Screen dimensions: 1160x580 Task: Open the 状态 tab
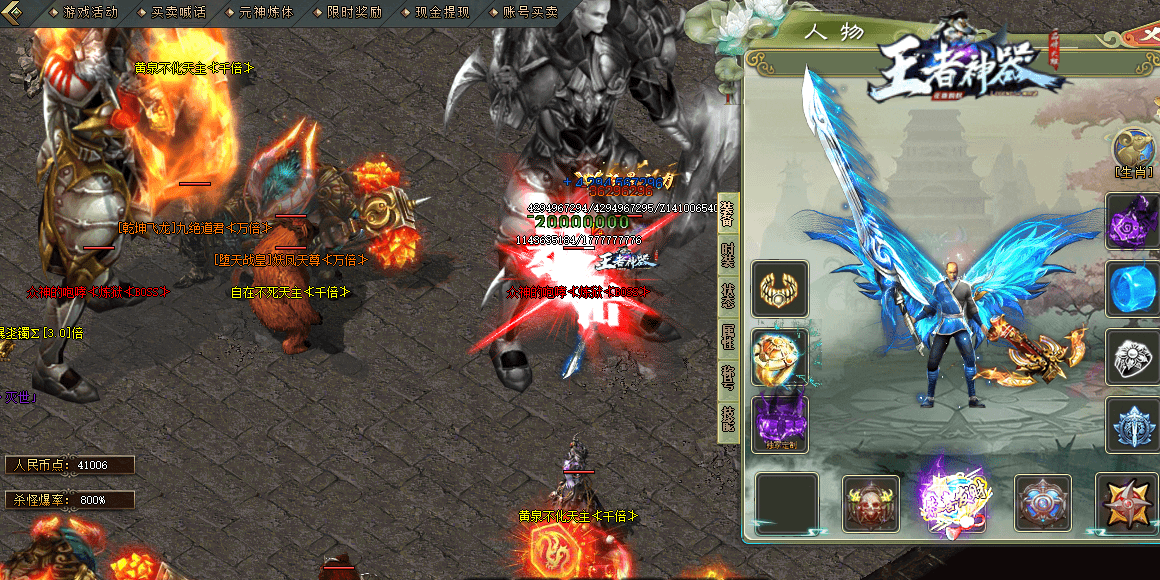pyautogui.click(x=727, y=296)
